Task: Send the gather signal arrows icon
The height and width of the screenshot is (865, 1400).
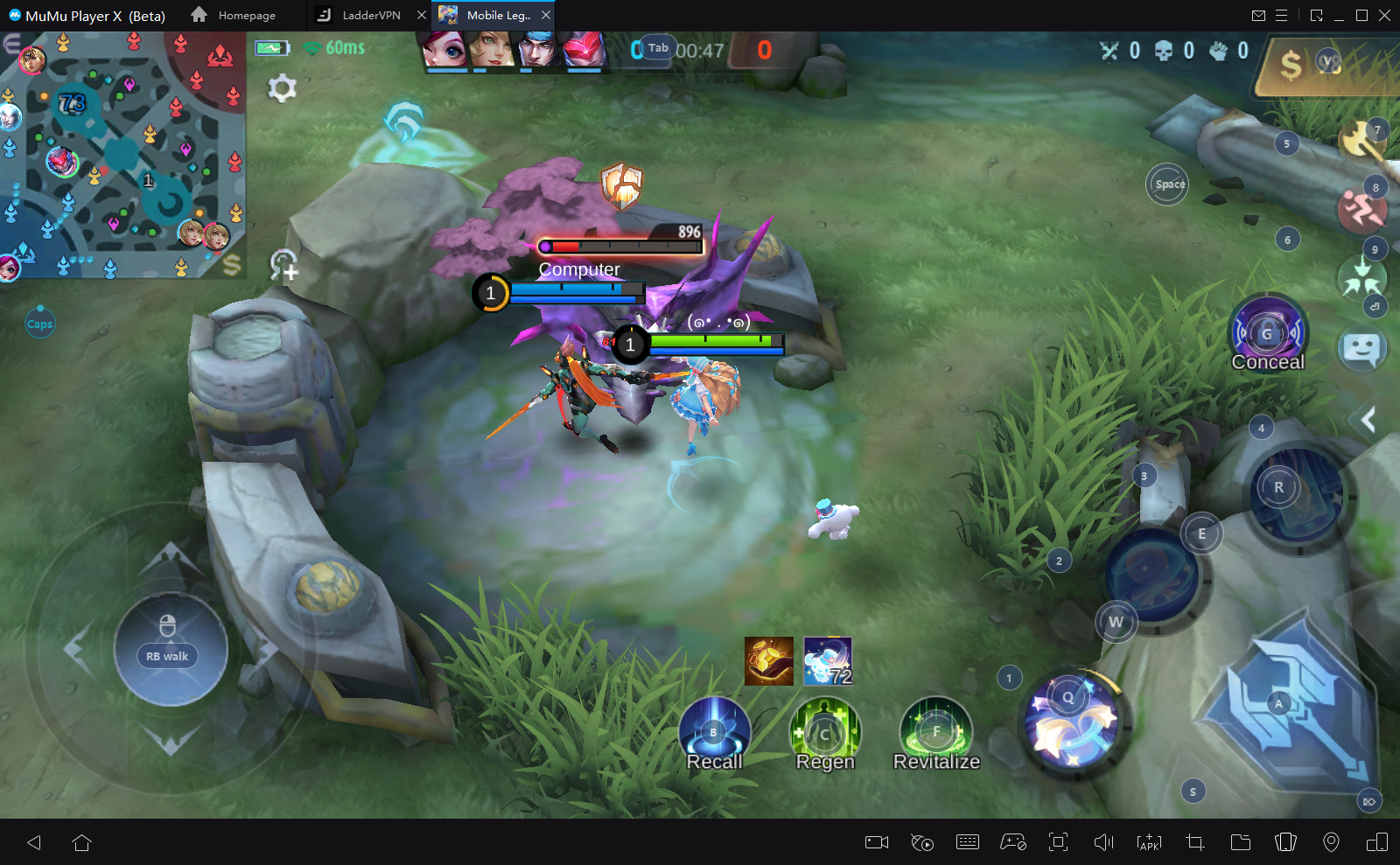Action: pyautogui.click(x=1361, y=278)
